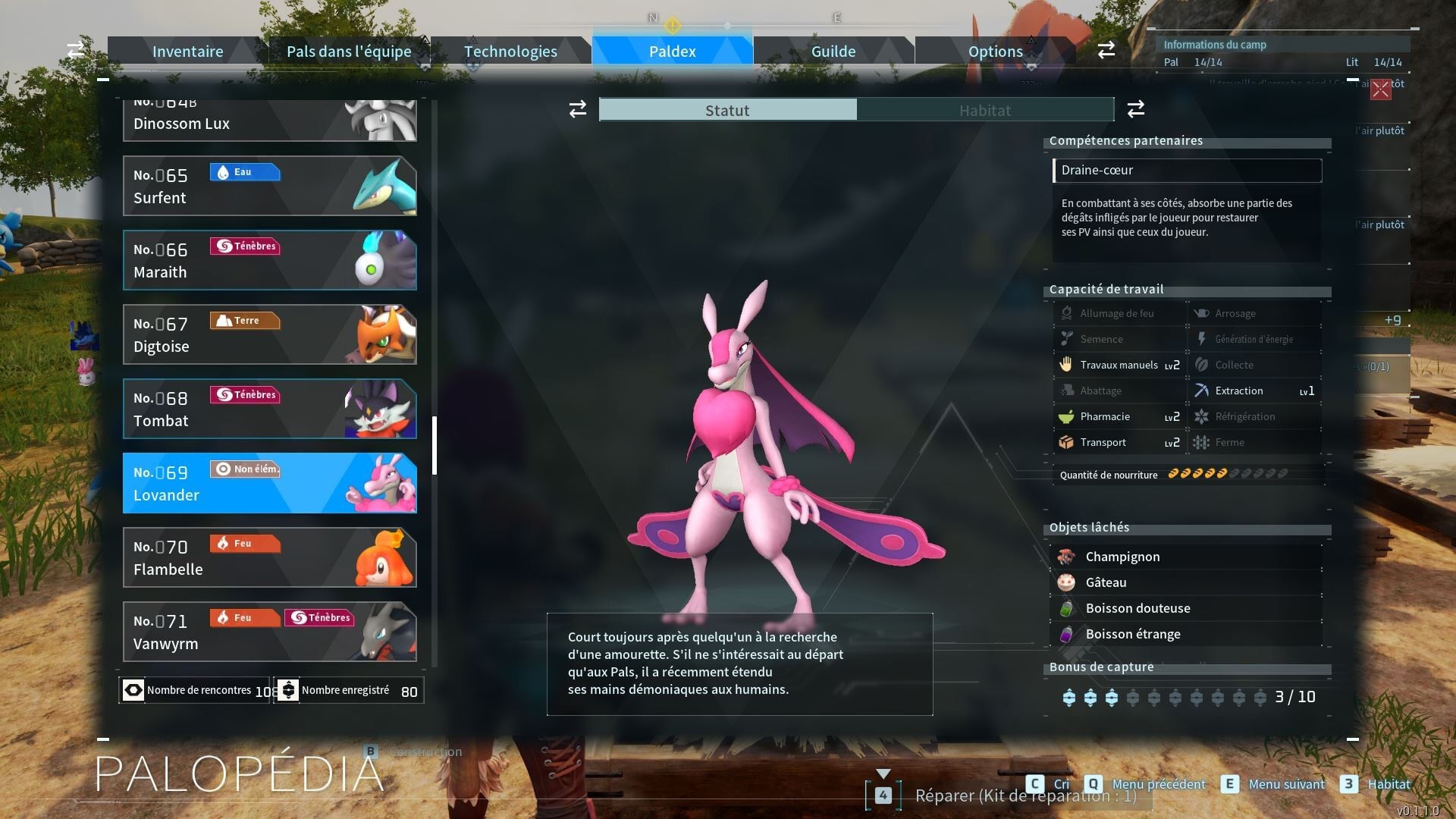Image resolution: width=1456 pixels, height=819 pixels.
Task: Choose Maraith in the Paldex list
Action: [x=269, y=260]
